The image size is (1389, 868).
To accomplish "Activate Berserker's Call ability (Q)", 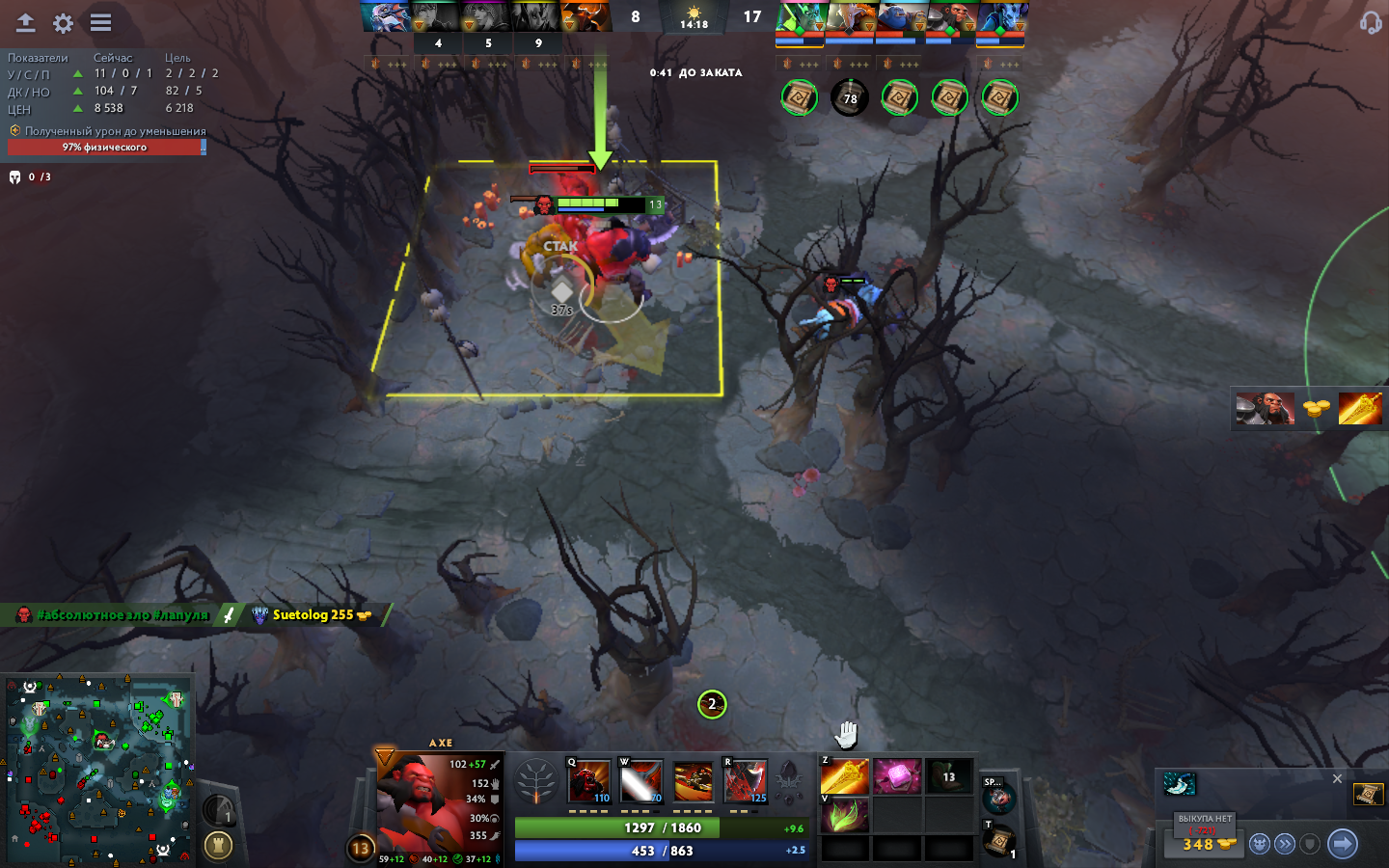I will coord(589,781).
